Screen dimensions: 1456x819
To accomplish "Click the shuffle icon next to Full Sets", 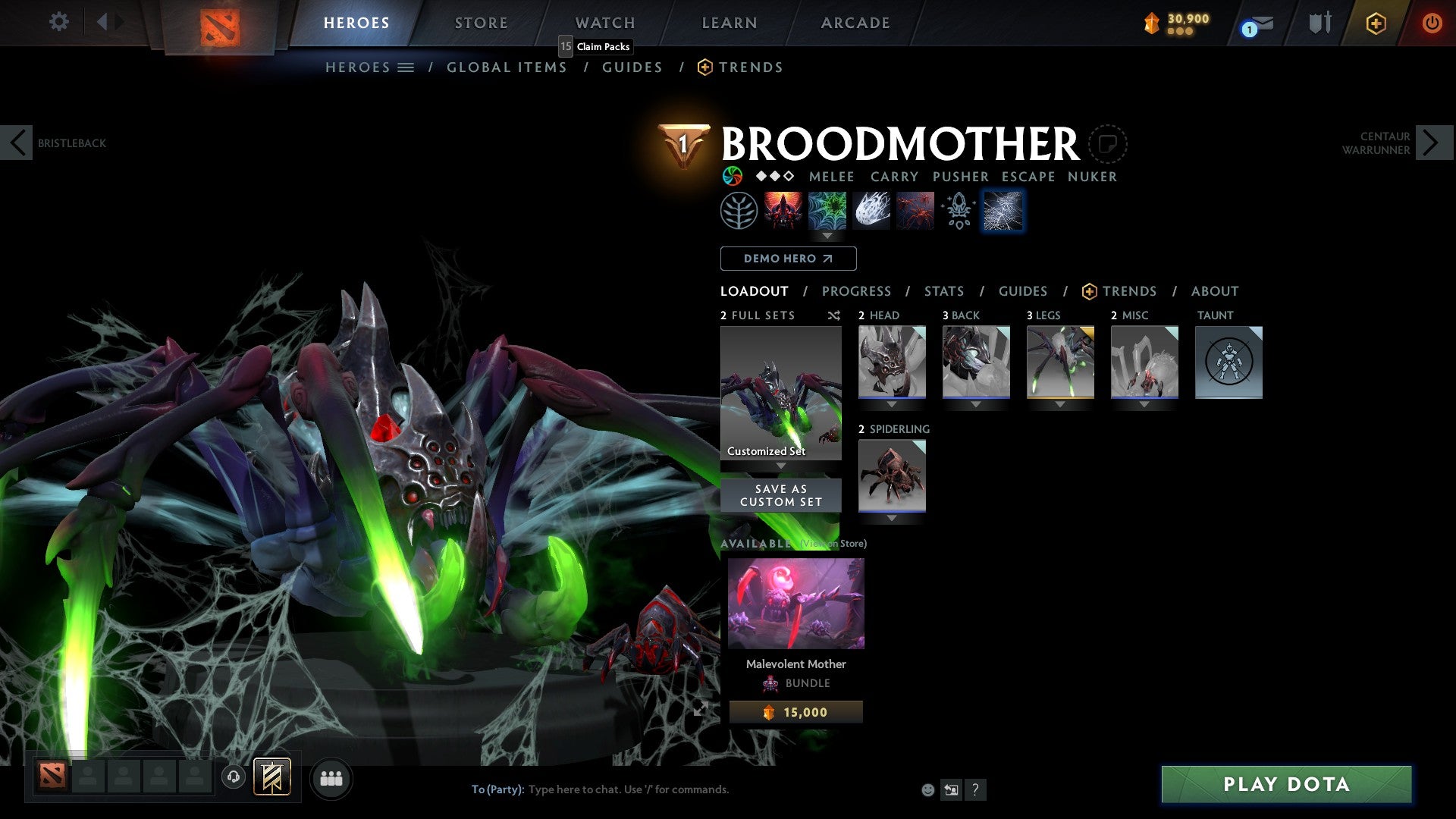I will point(833,315).
